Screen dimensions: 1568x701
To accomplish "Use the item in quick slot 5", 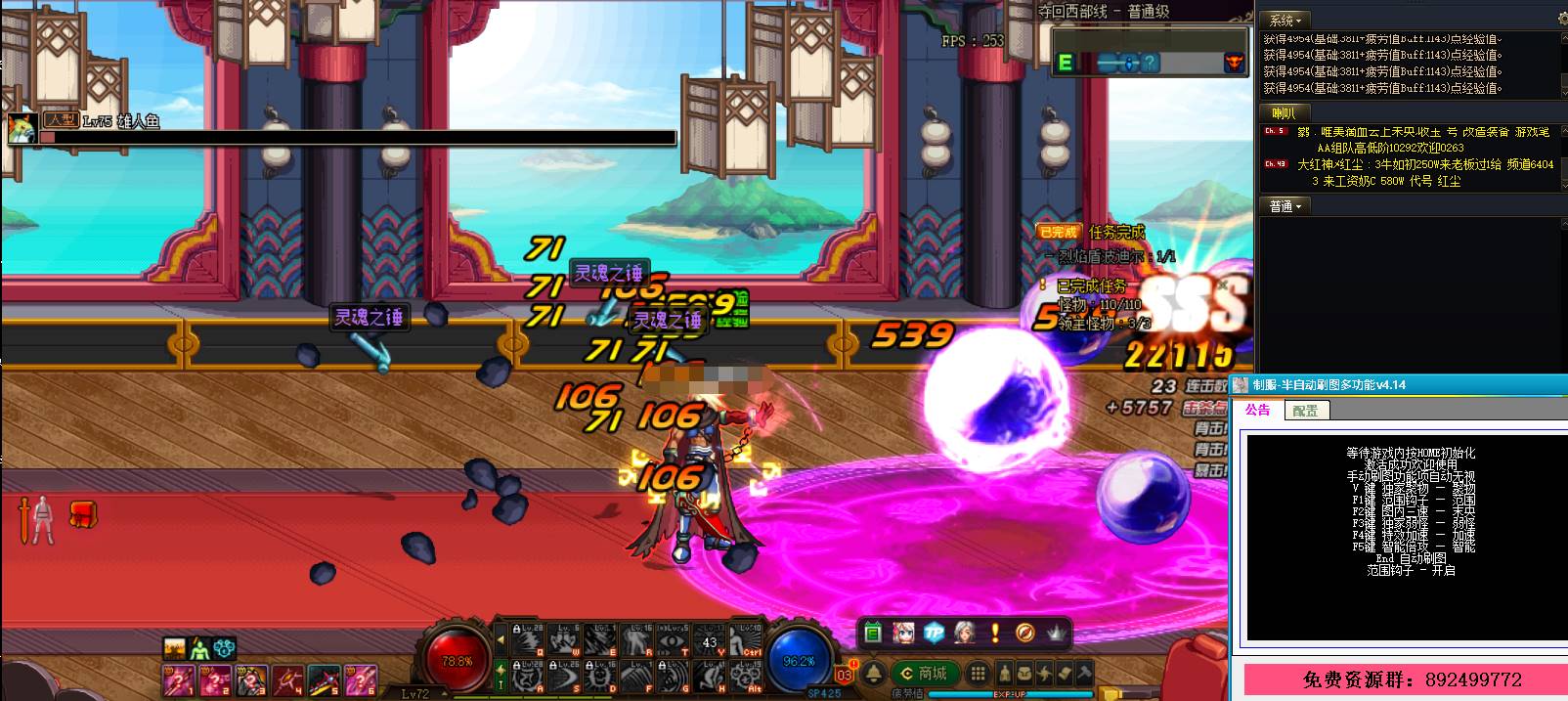I will [x=323, y=678].
